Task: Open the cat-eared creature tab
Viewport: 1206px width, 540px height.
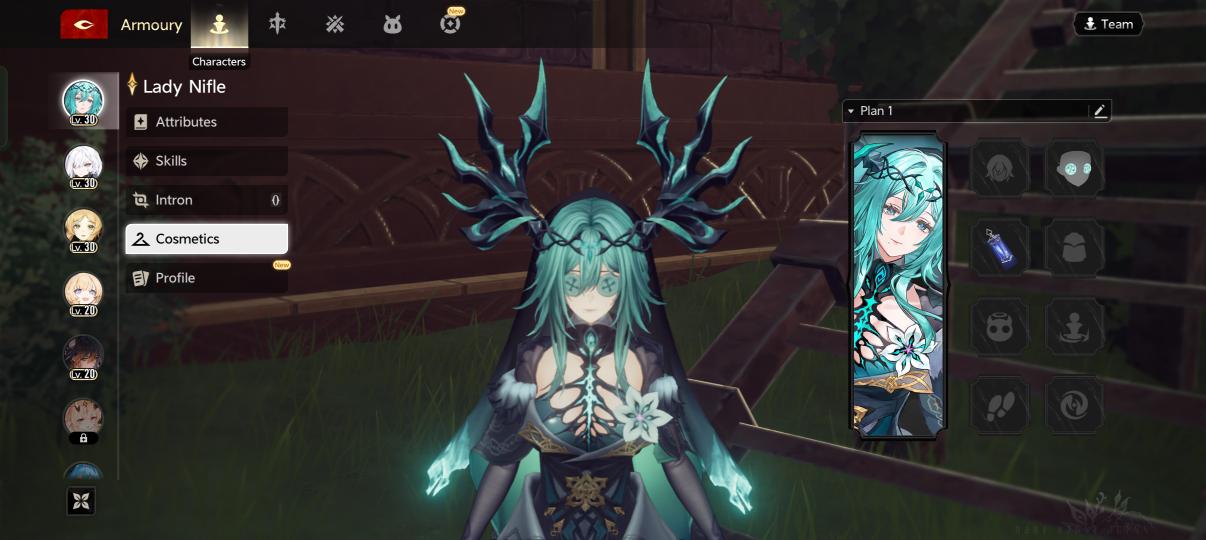Action: coord(392,25)
